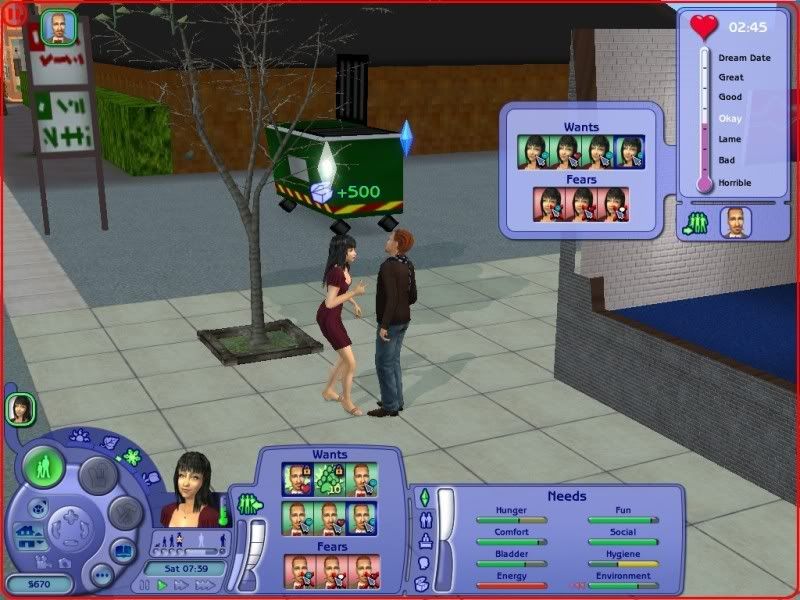Screen dimensions: 800x600
Task: Click date partner's portrait under the date meter
Action: coord(737,222)
